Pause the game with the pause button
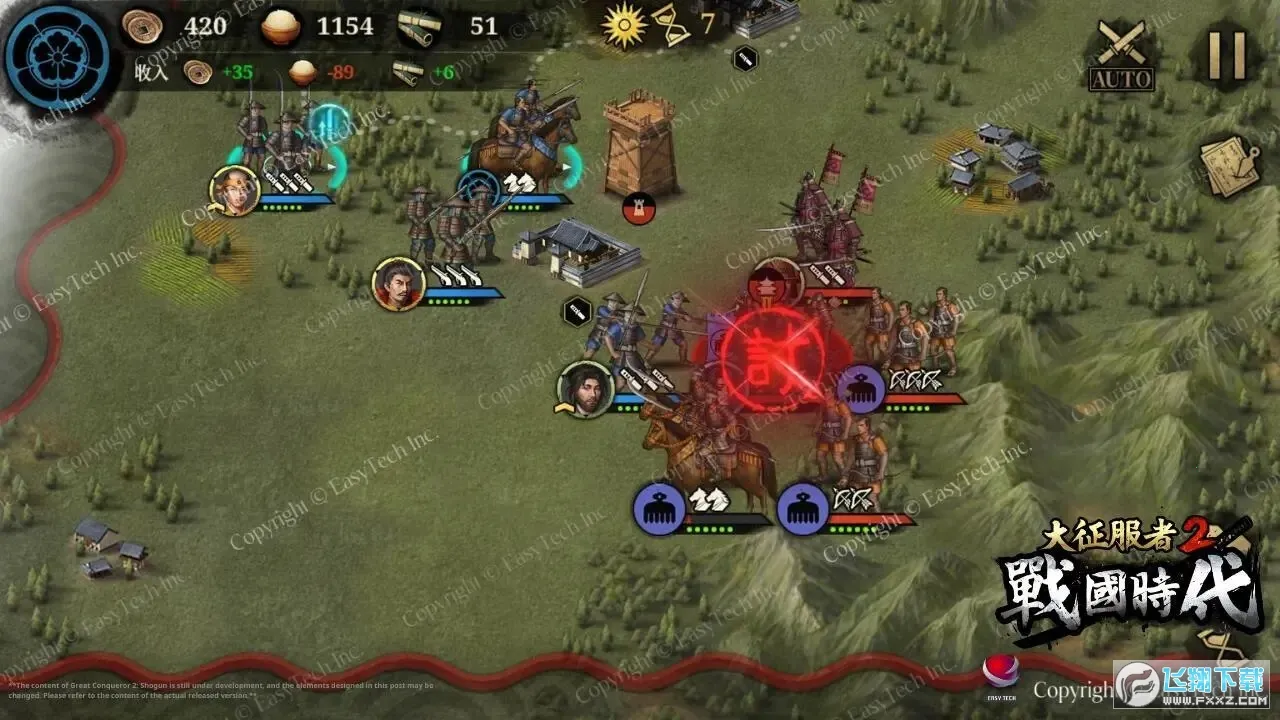Image resolution: width=1280 pixels, height=720 pixels. point(1226,55)
